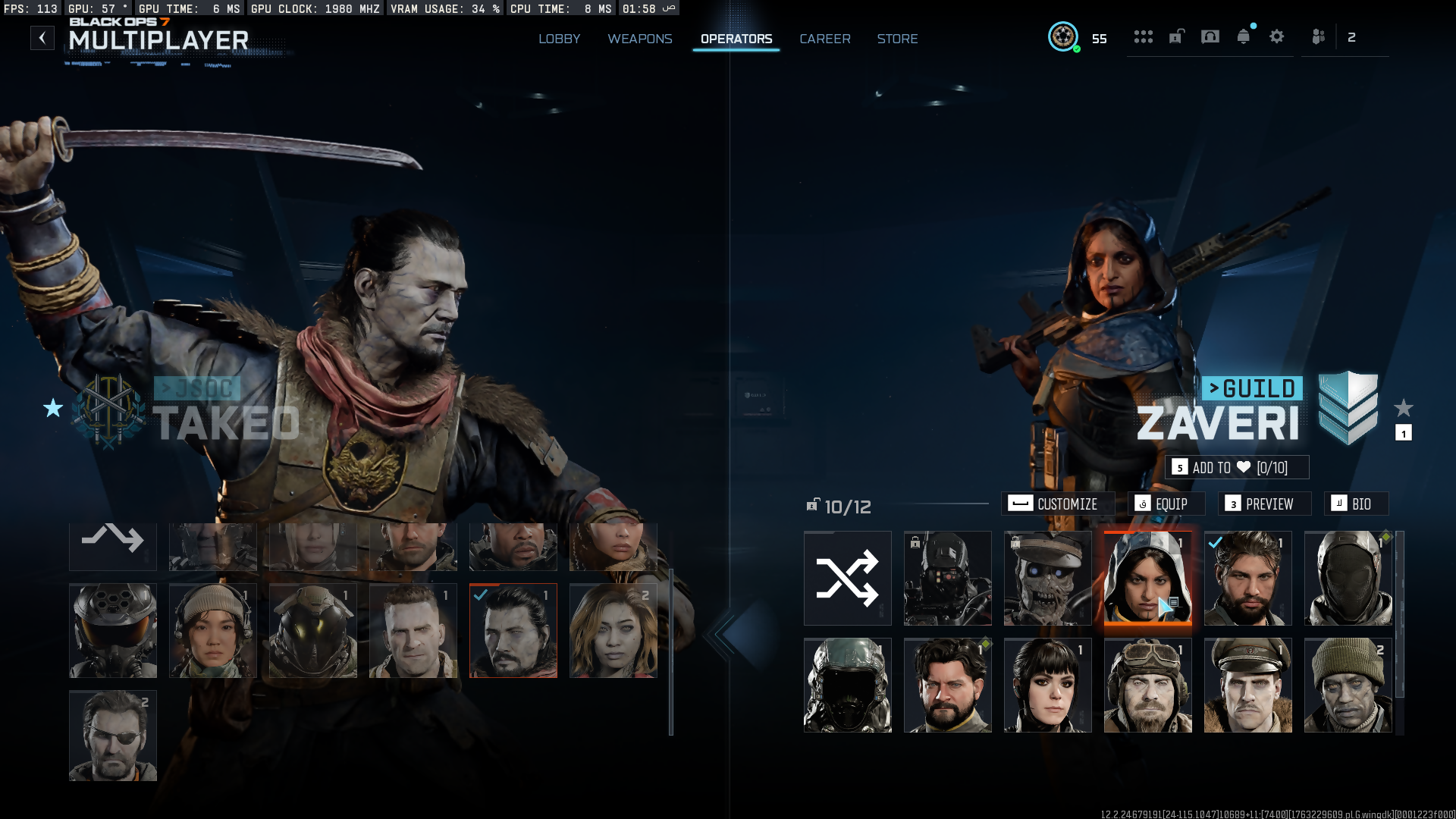The width and height of the screenshot is (1456, 819).
Task: Equip the Zaveri operator
Action: (x=1163, y=504)
